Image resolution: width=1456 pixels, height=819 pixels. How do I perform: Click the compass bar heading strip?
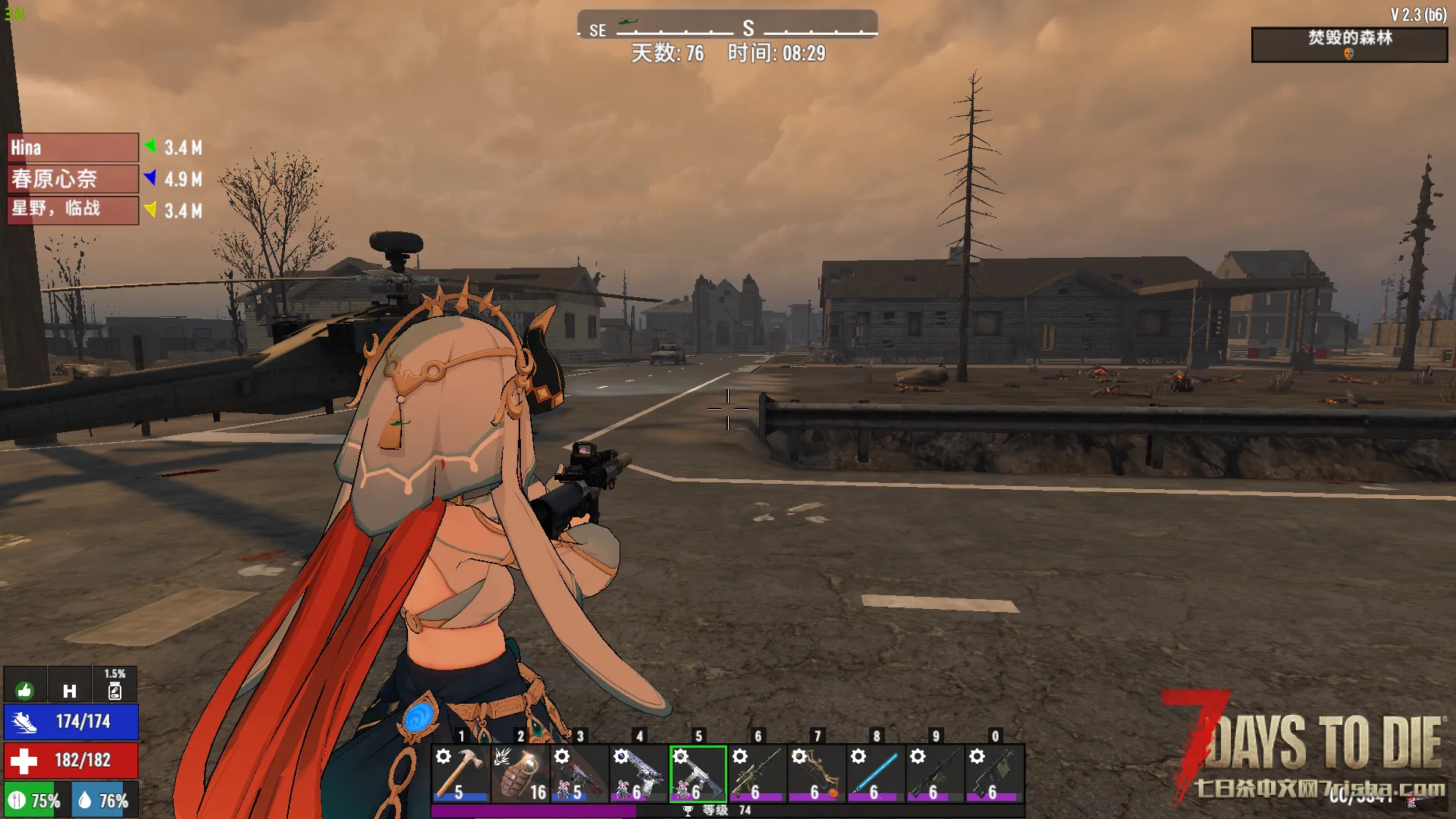pyautogui.click(x=727, y=25)
